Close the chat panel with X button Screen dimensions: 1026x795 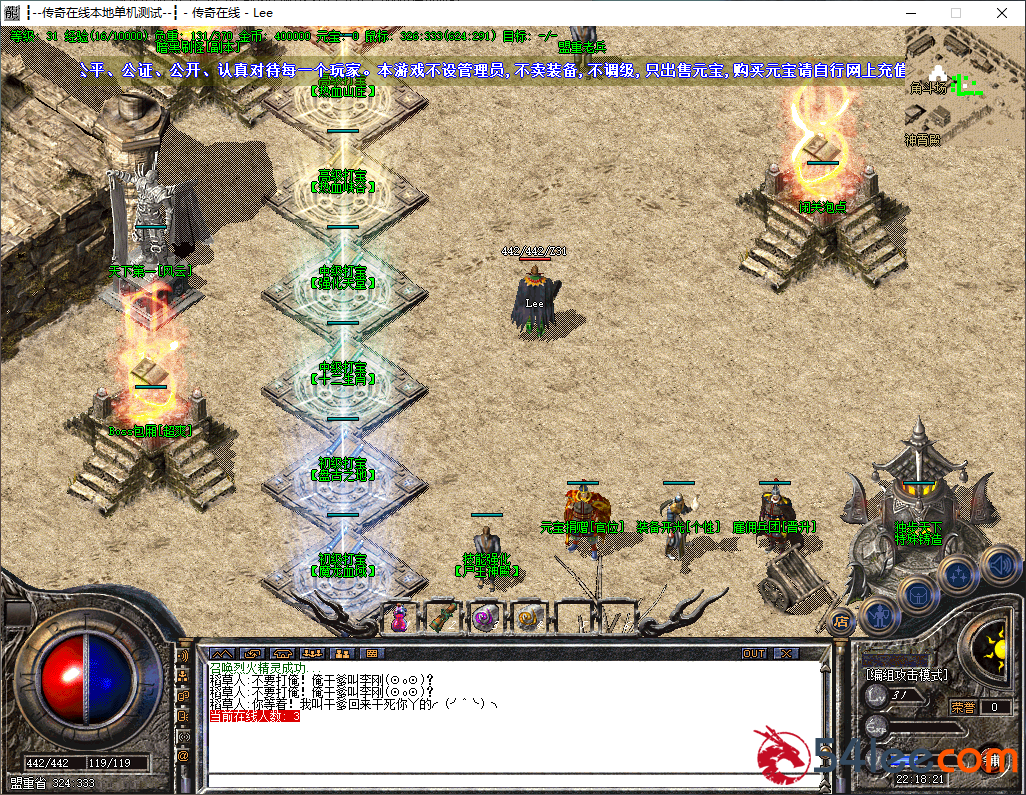pyautogui.click(x=787, y=653)
